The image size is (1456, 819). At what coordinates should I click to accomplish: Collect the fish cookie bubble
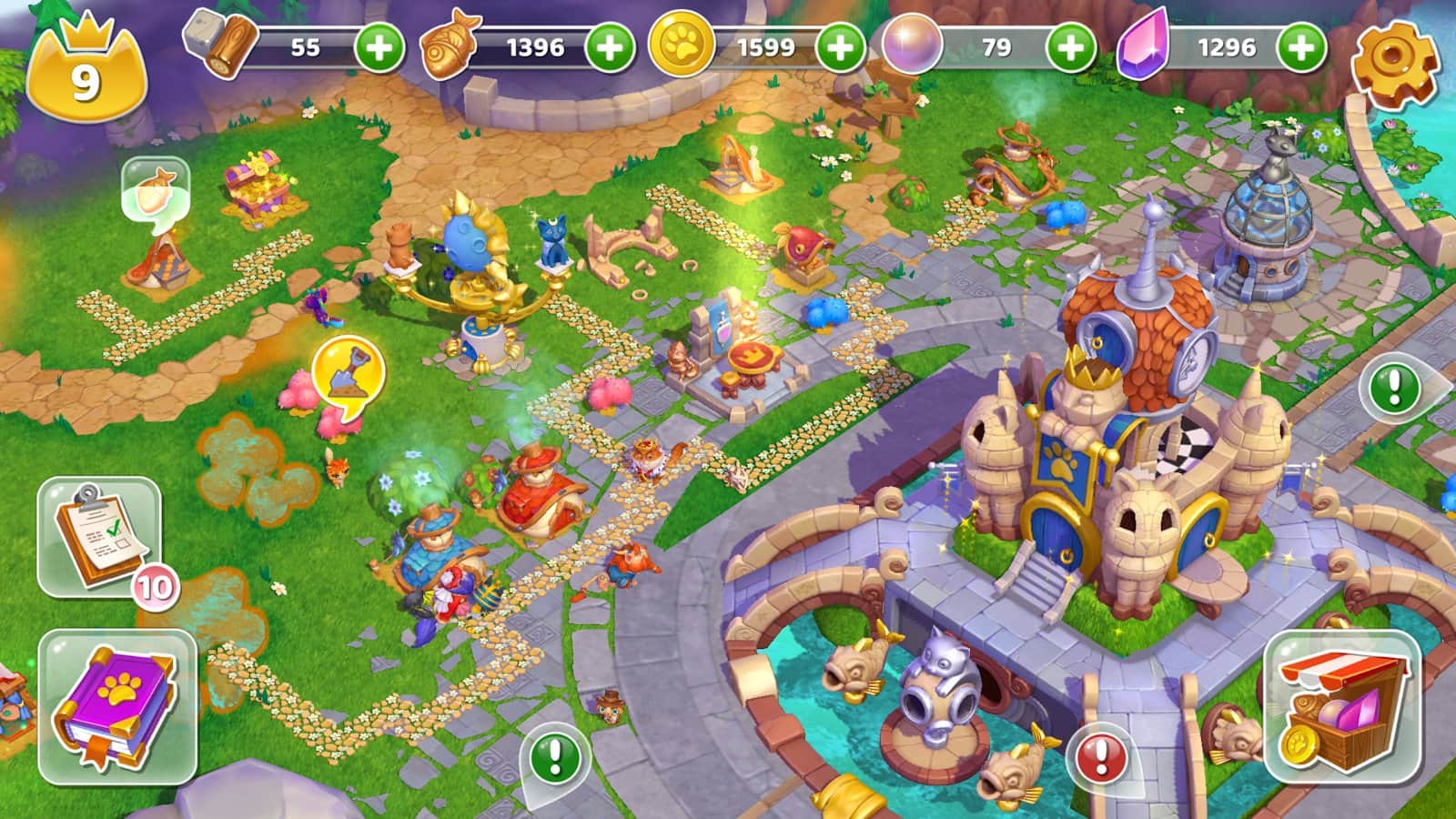(155, 187)
